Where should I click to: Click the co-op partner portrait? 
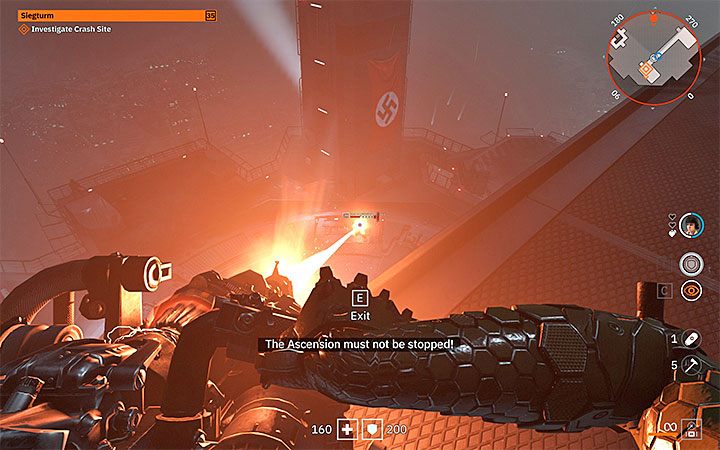[690, 226]
